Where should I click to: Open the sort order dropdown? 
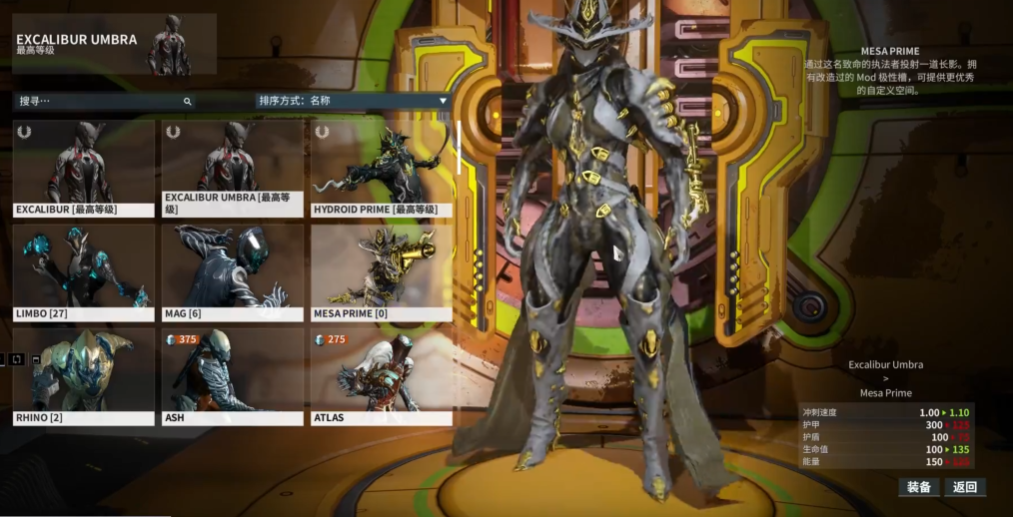(352, 101)
